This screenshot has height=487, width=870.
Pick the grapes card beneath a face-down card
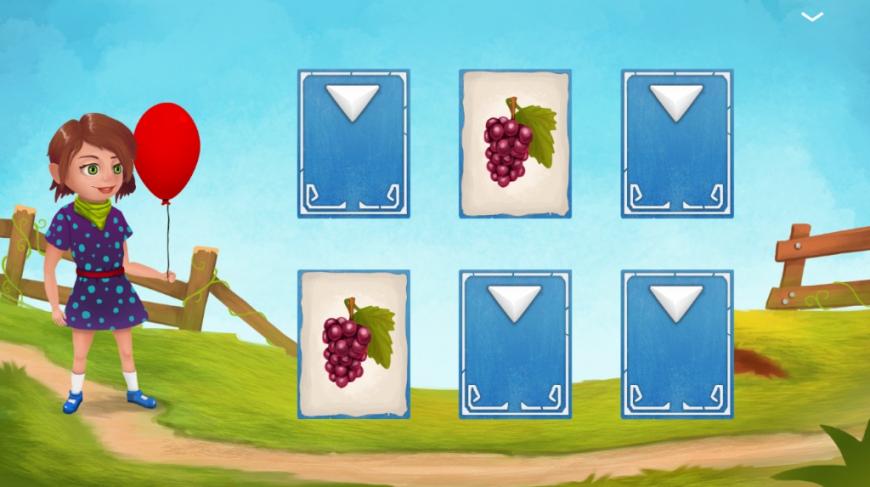[354, 344]
